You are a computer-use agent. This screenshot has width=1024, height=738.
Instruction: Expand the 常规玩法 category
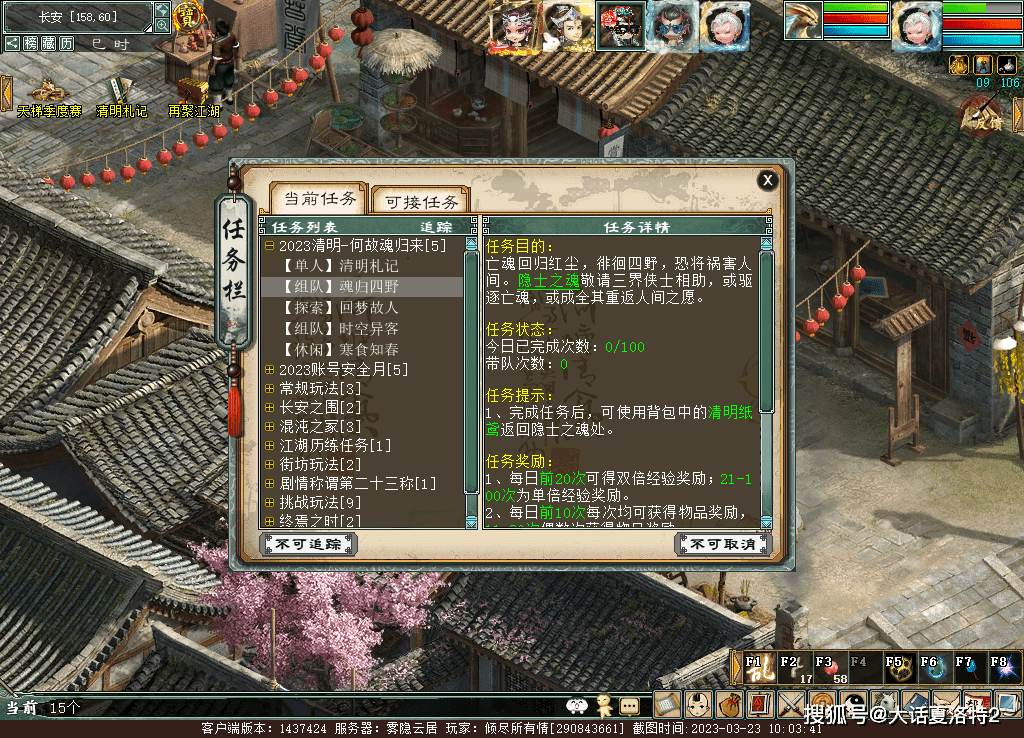coord(270,389)
